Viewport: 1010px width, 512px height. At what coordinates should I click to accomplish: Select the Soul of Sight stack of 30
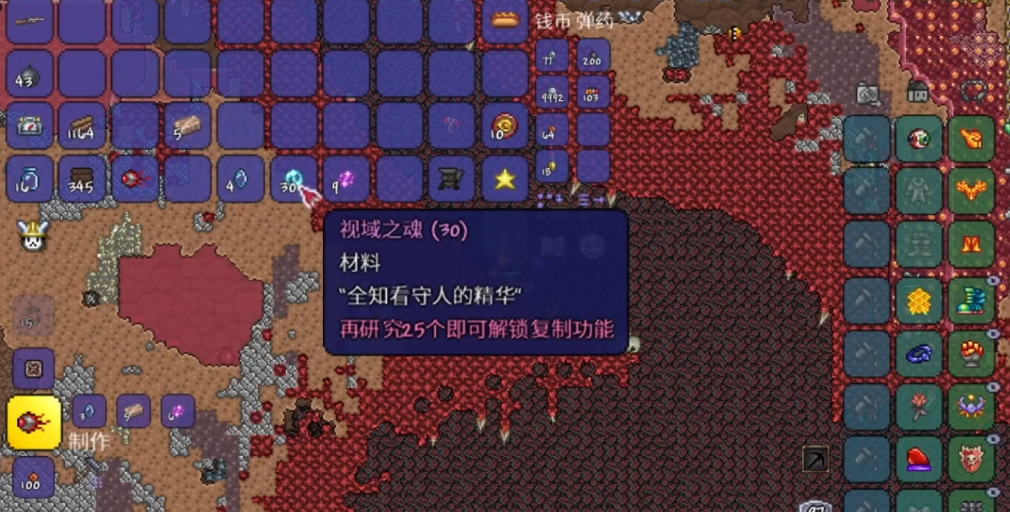point(293,180)
